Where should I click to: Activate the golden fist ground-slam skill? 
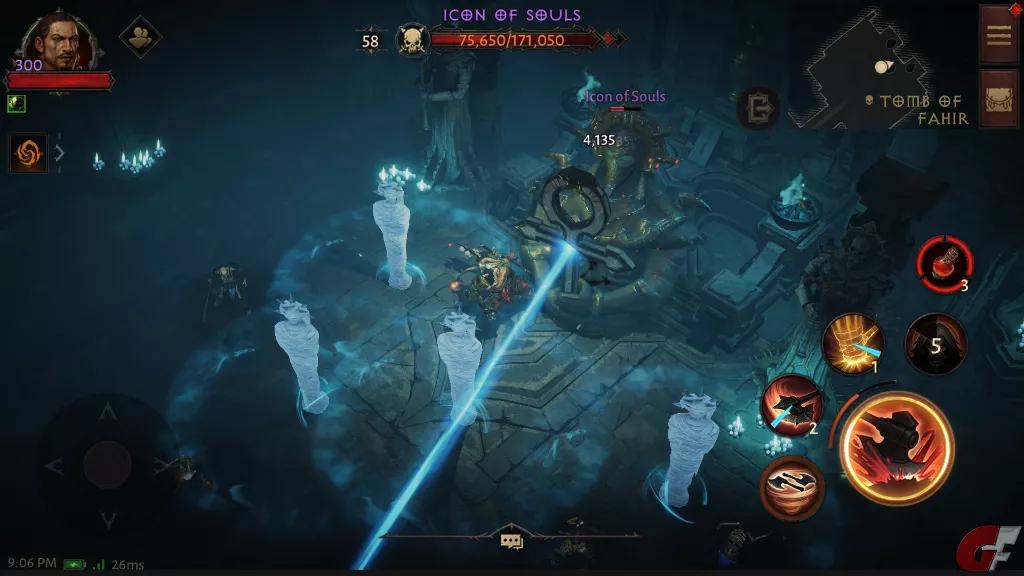click(x=852, y=344)
